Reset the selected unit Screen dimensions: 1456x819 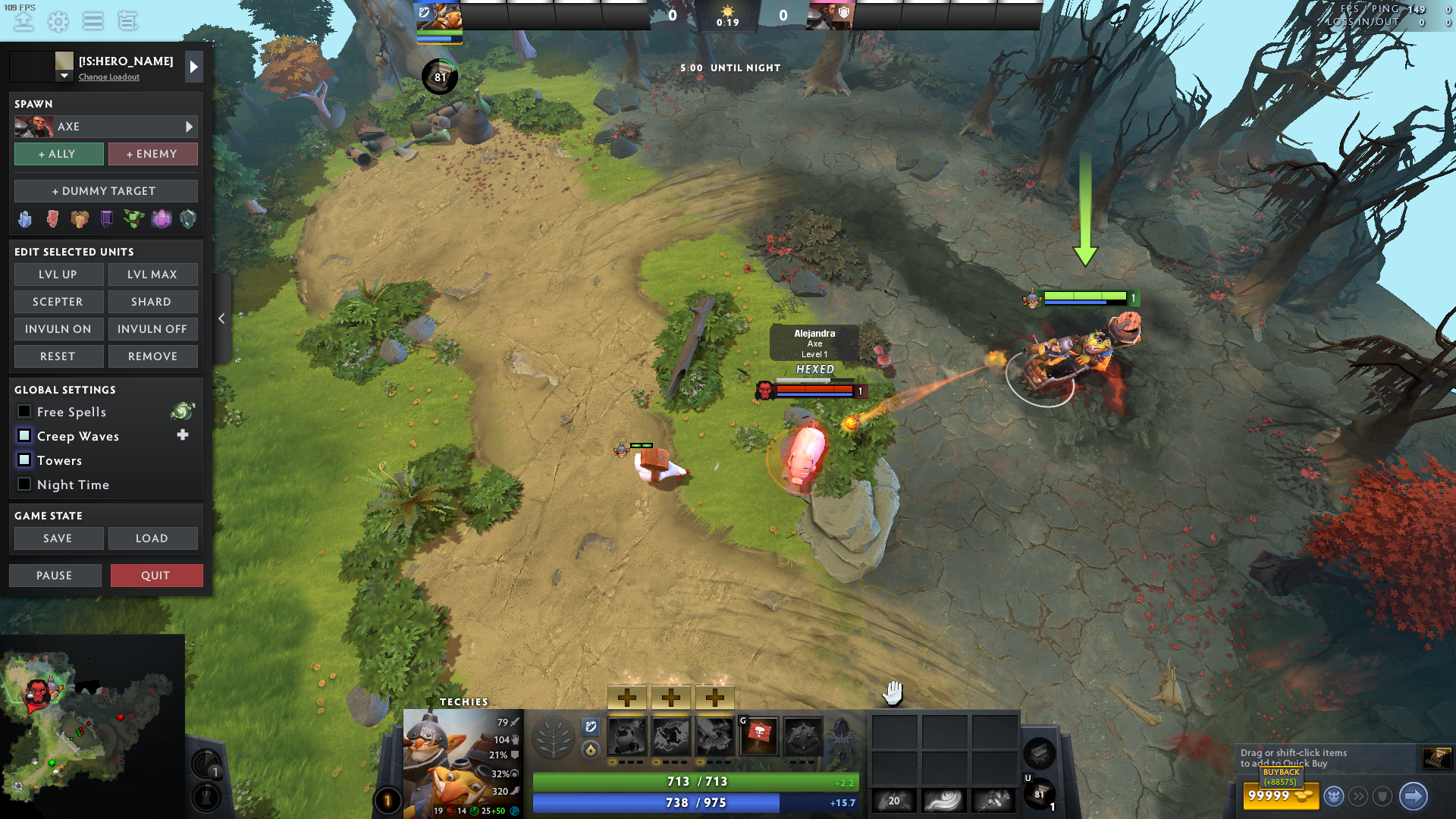coord(58,356)
